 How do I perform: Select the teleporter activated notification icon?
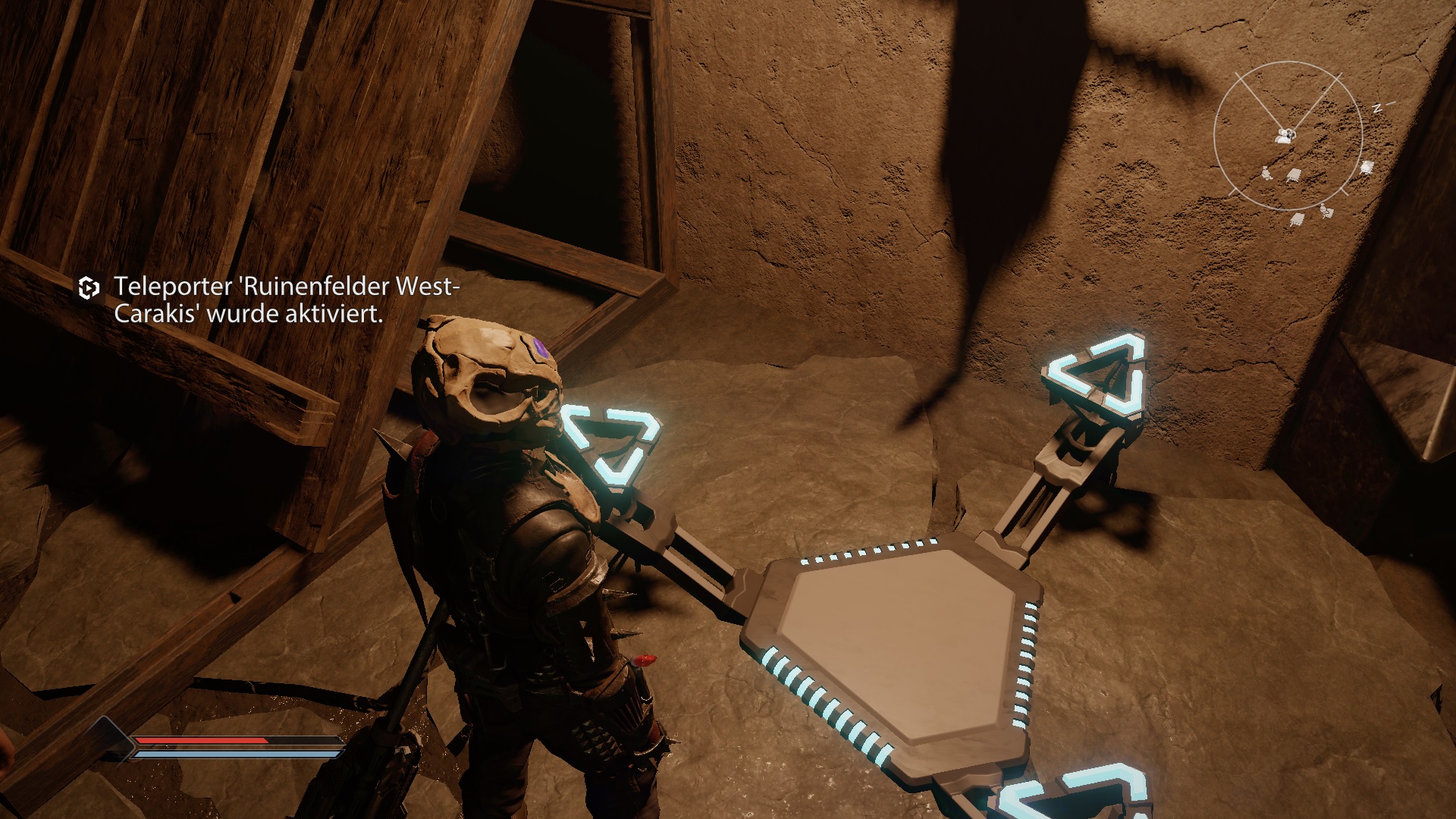(89, 288)
